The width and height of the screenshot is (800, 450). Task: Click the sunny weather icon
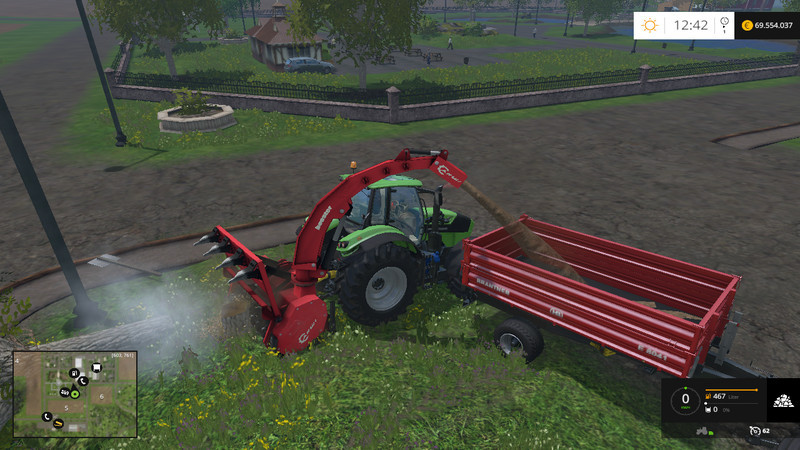pos(650,25)
